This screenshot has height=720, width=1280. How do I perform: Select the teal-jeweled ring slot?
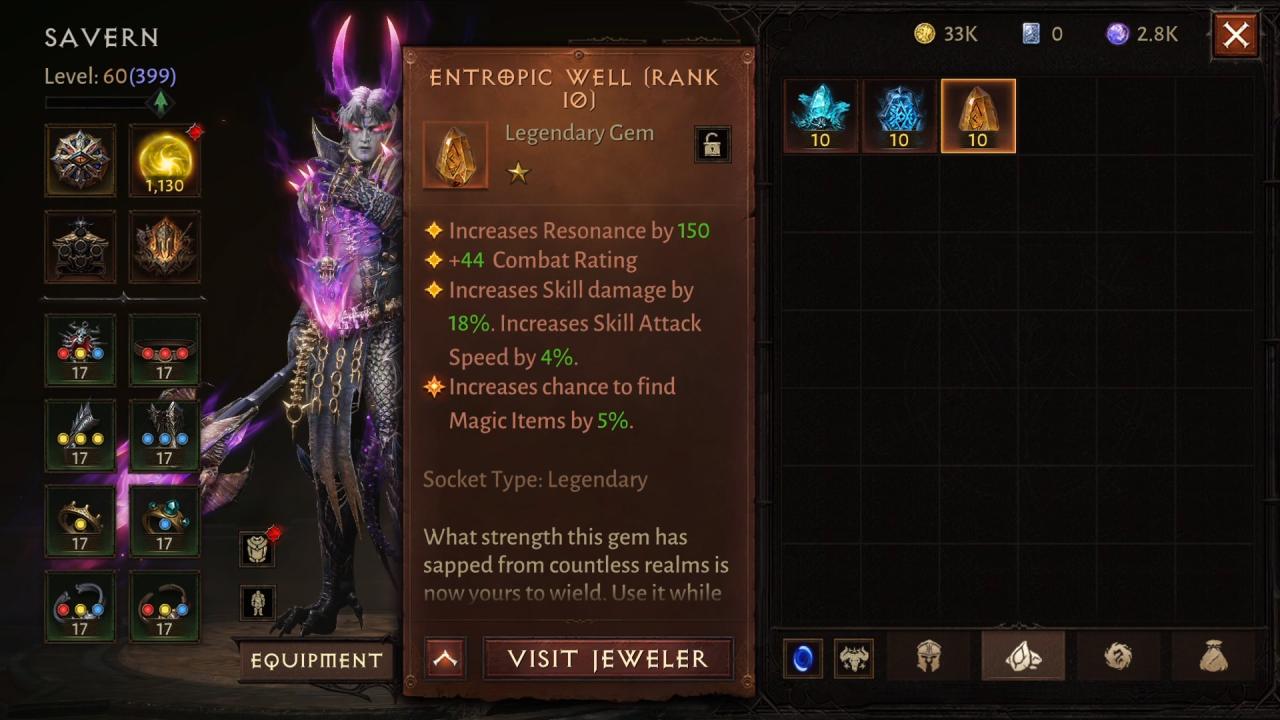pos(165,521)
